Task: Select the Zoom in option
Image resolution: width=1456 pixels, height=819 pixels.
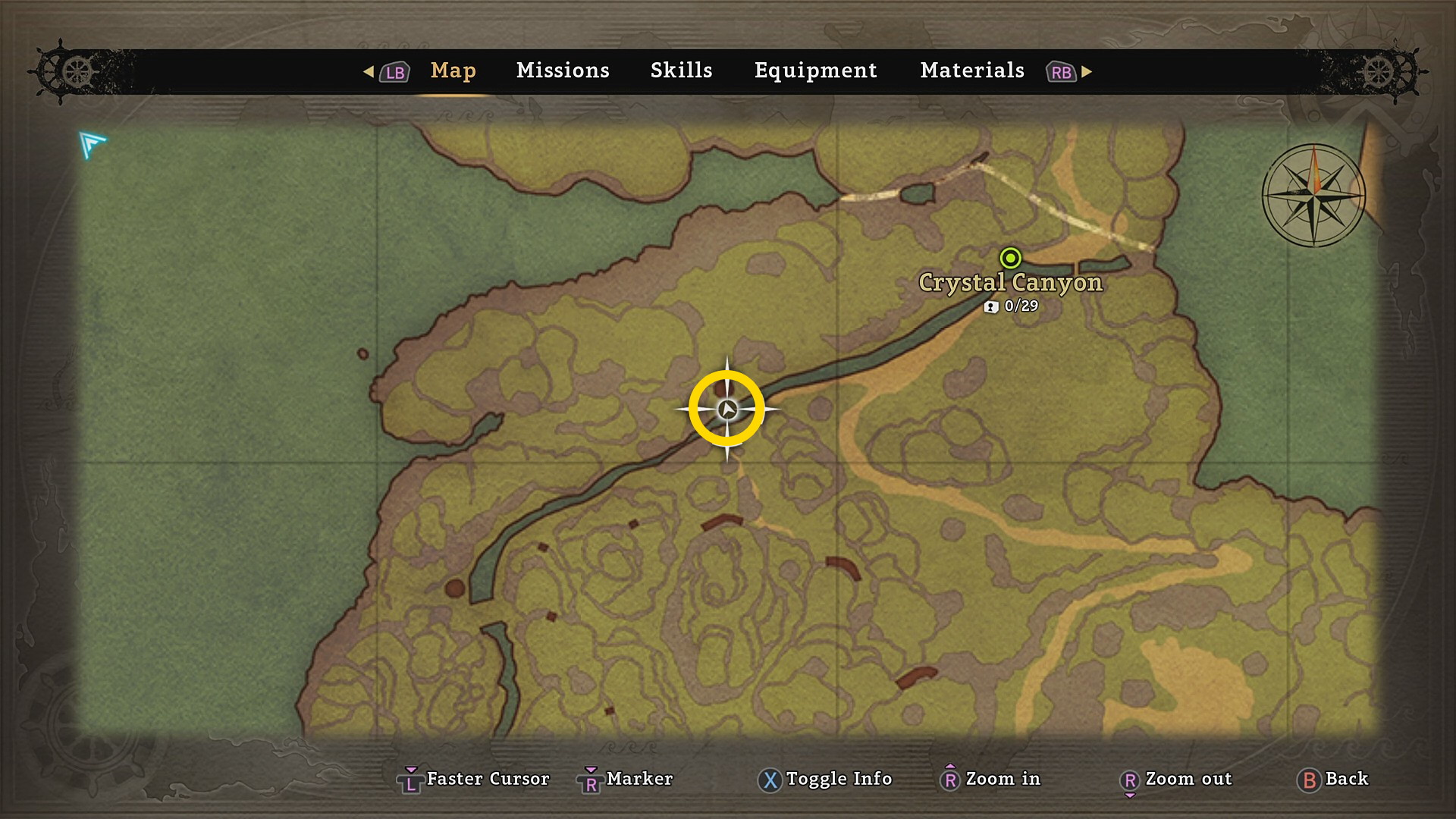Action: coord(990,779)
